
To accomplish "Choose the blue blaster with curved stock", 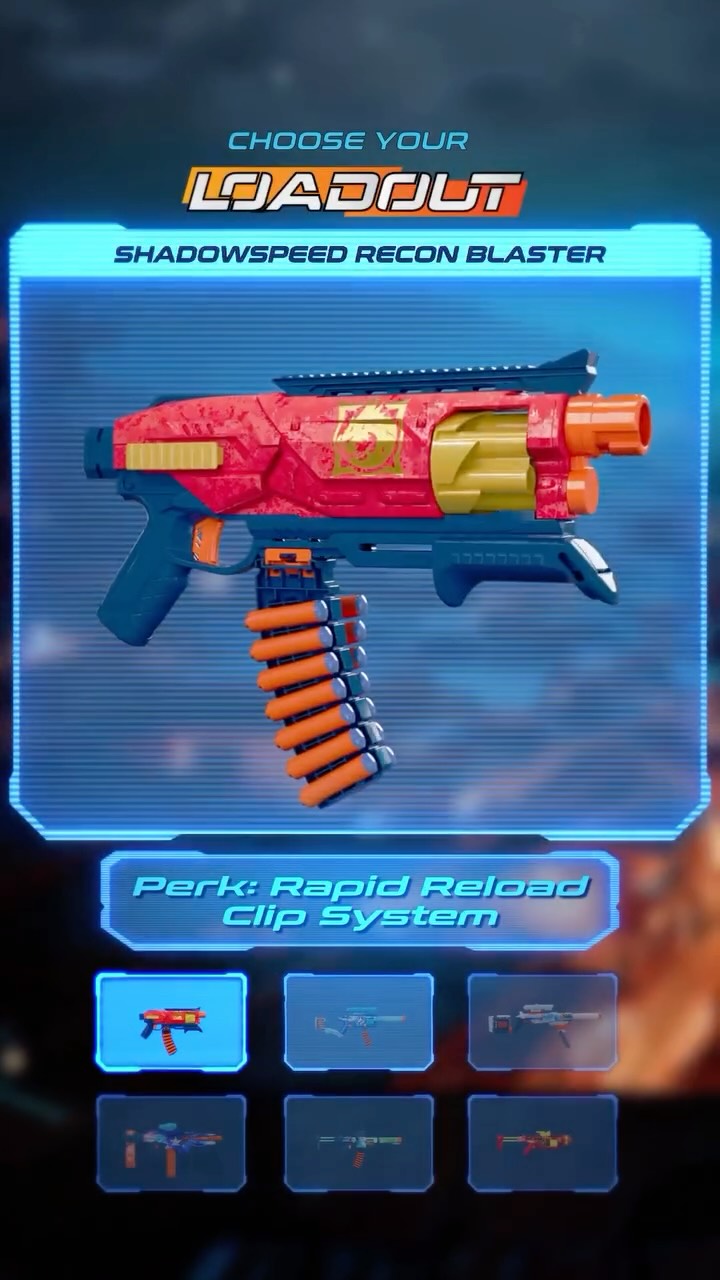I will pos(359,1022).
